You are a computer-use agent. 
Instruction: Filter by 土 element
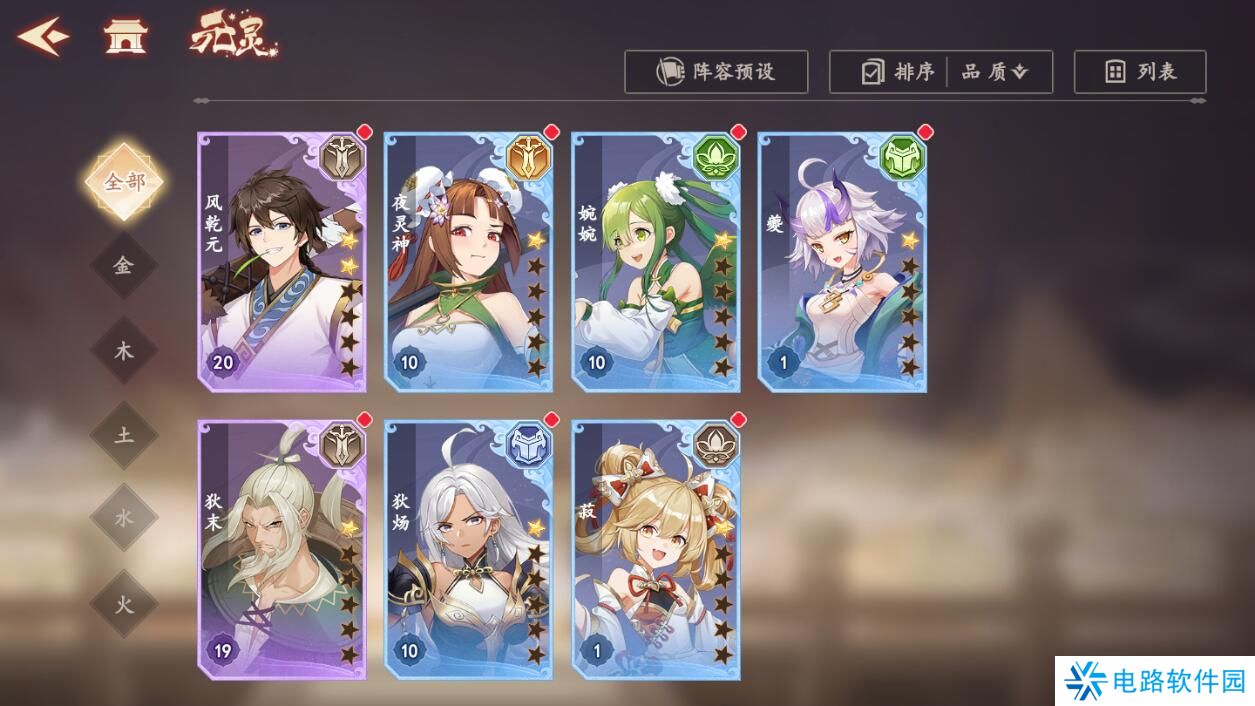(124, 435)
